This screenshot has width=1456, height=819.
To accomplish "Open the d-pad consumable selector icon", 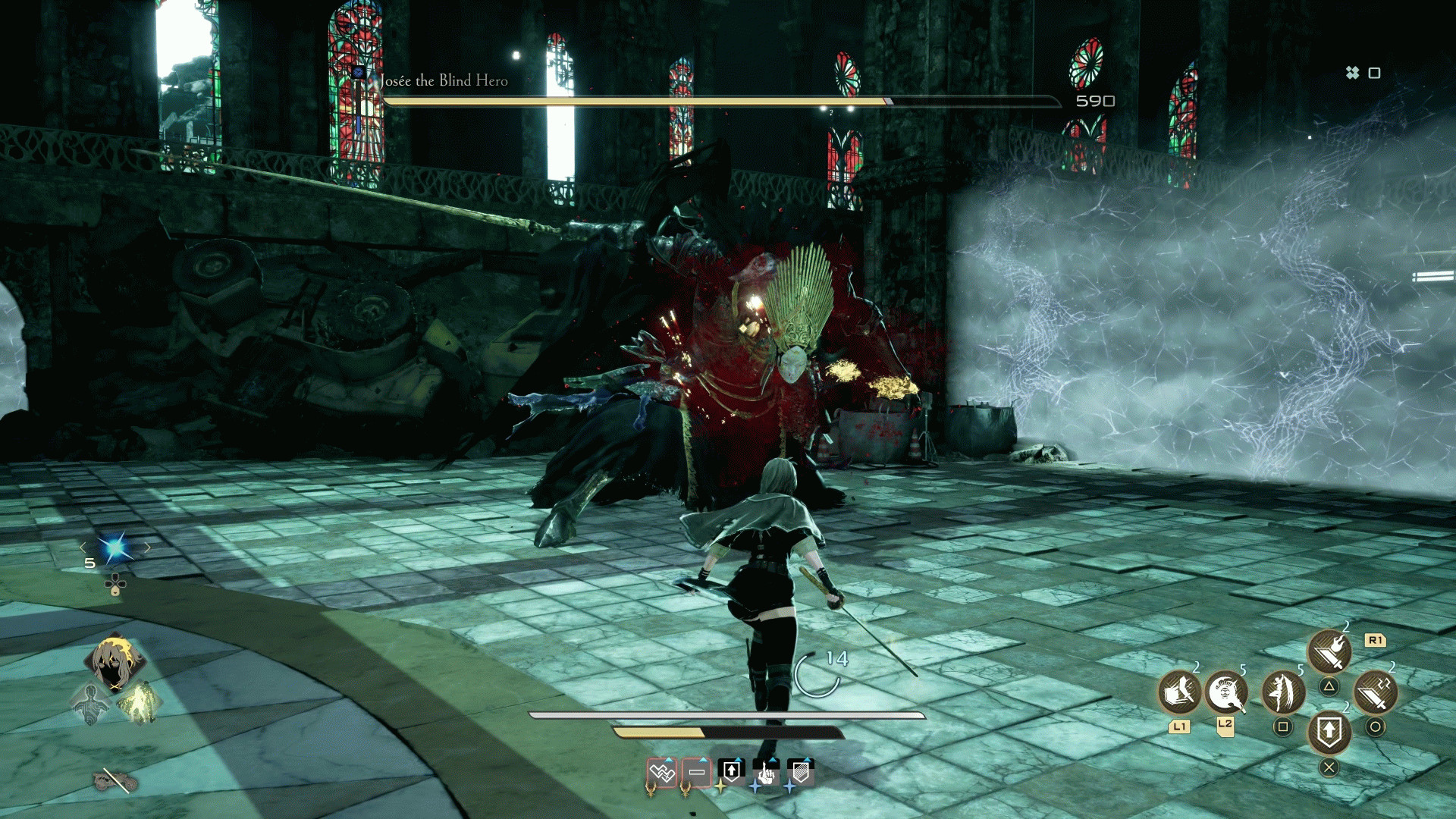I will pyautogui.click(x=115, y=585).
